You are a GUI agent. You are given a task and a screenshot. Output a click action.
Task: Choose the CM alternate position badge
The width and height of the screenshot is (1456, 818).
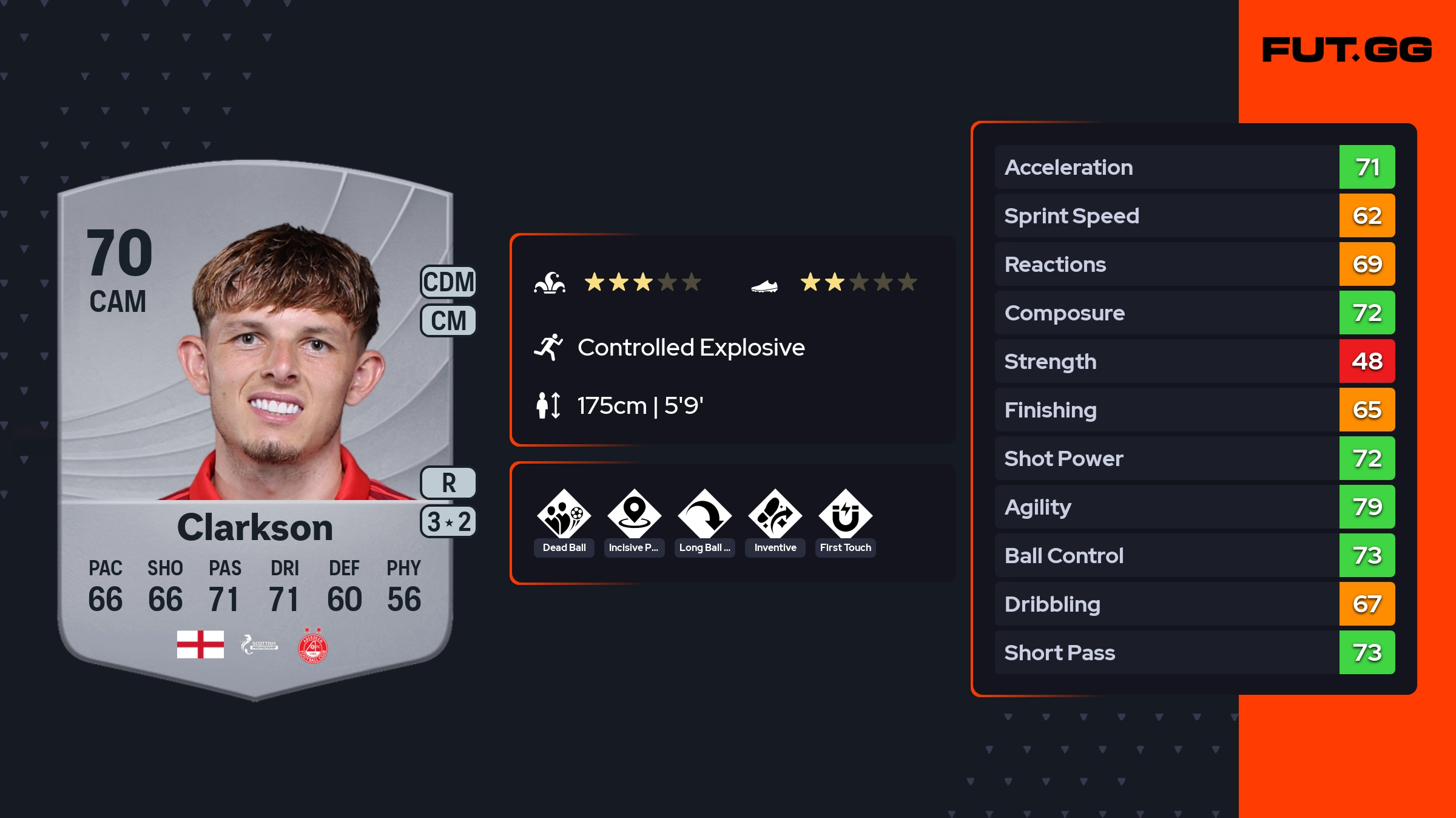tap(448, 320)
